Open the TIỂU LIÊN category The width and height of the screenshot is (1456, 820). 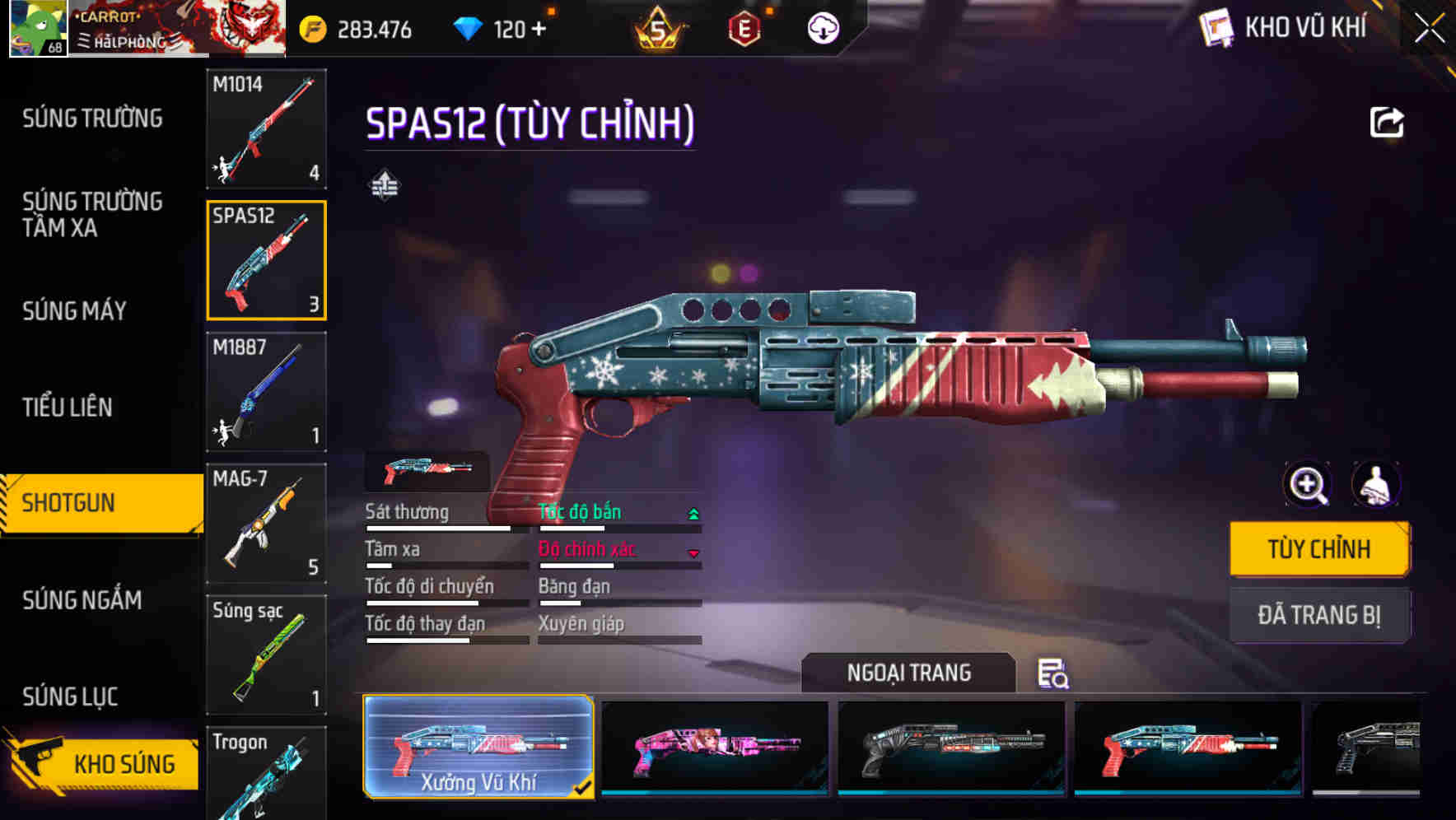(68, 408)
